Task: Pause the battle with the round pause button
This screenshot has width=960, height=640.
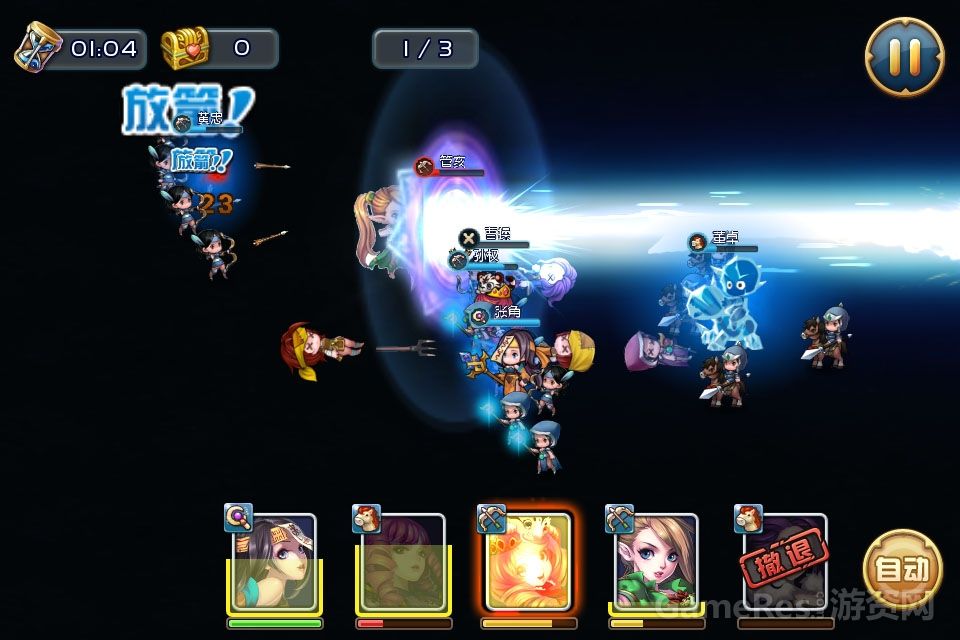Action: click(904, 56)
